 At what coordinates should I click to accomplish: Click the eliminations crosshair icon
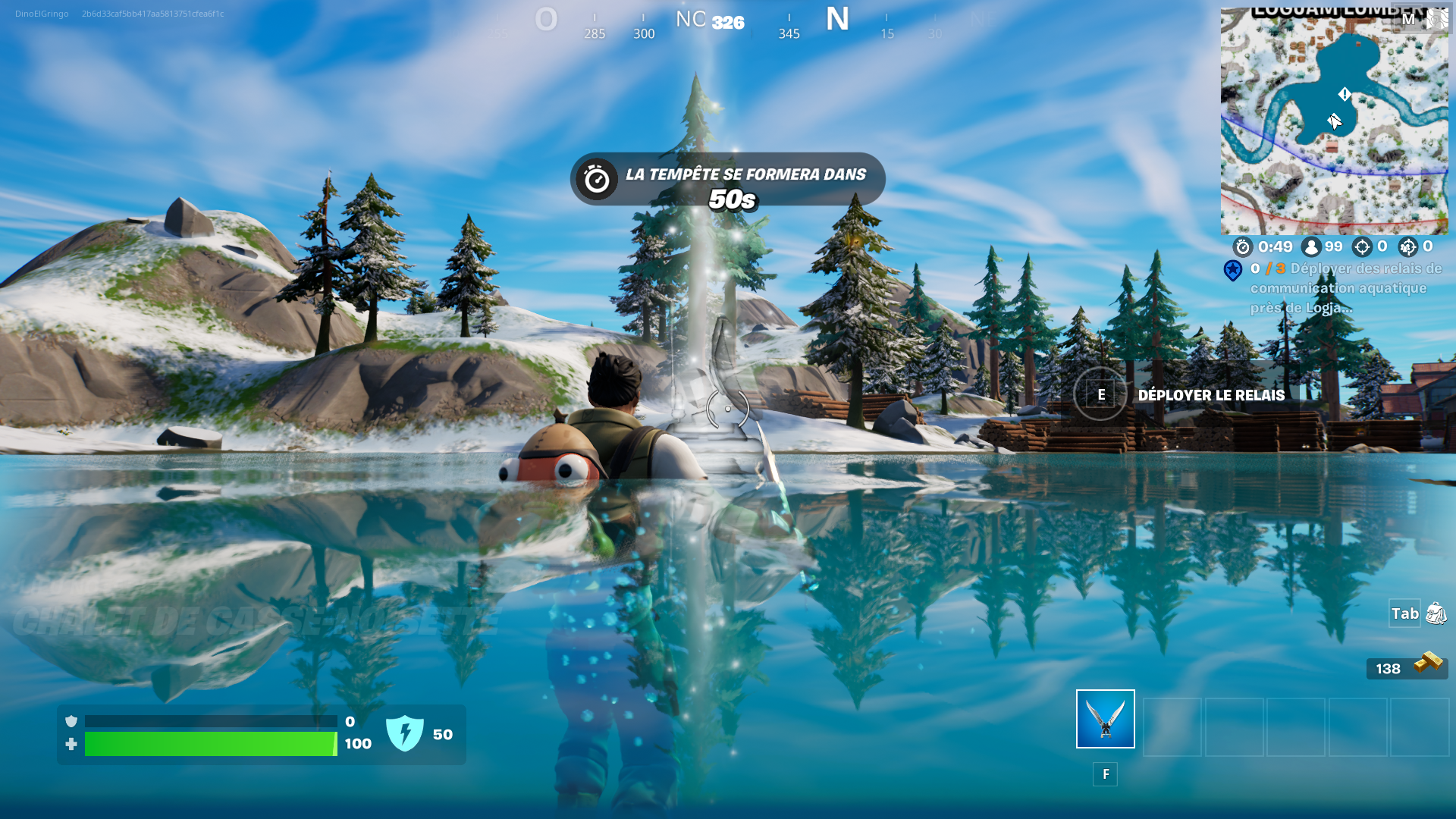1362,246
